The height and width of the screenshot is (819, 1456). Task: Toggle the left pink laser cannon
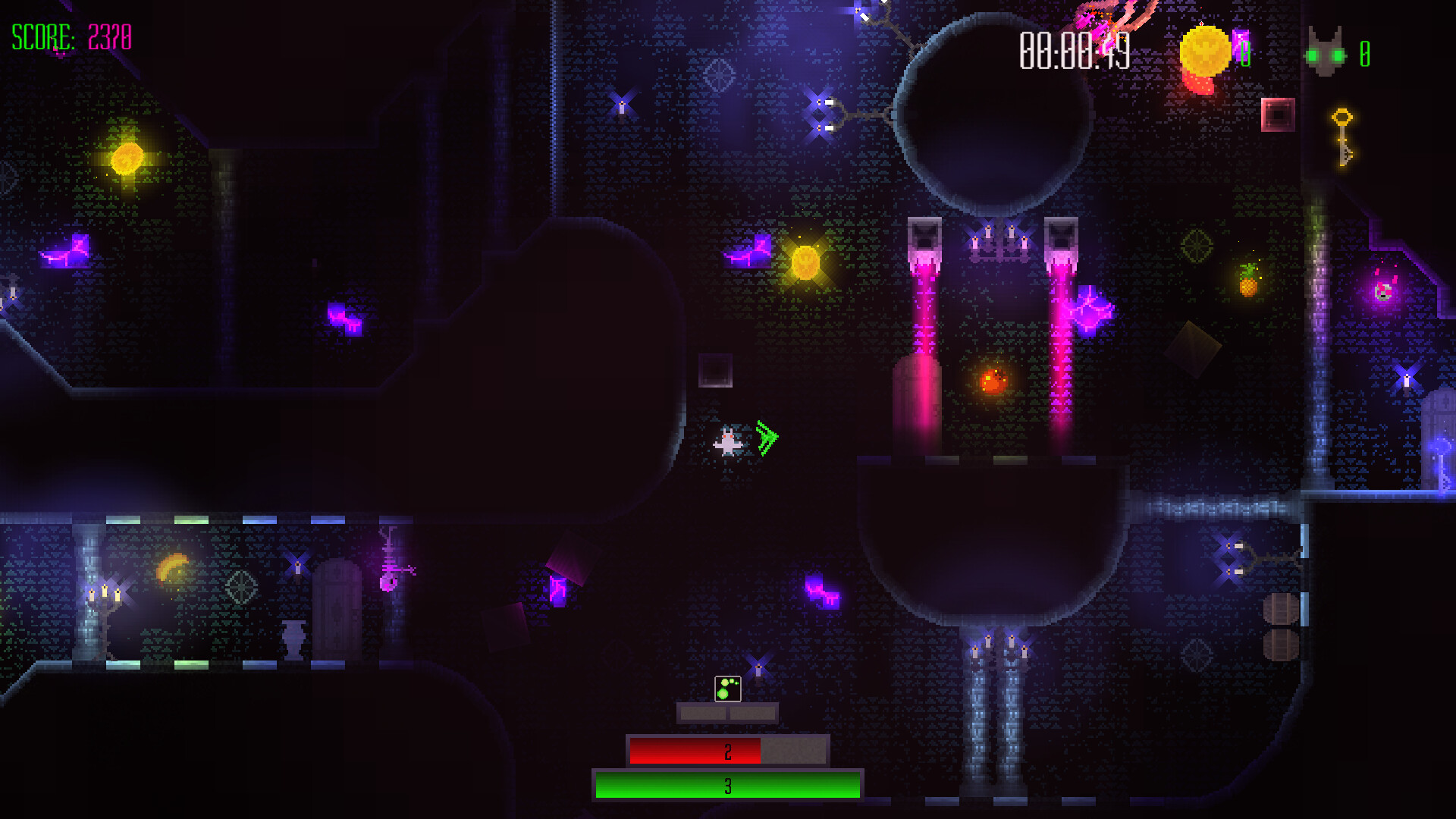point(924,235)
